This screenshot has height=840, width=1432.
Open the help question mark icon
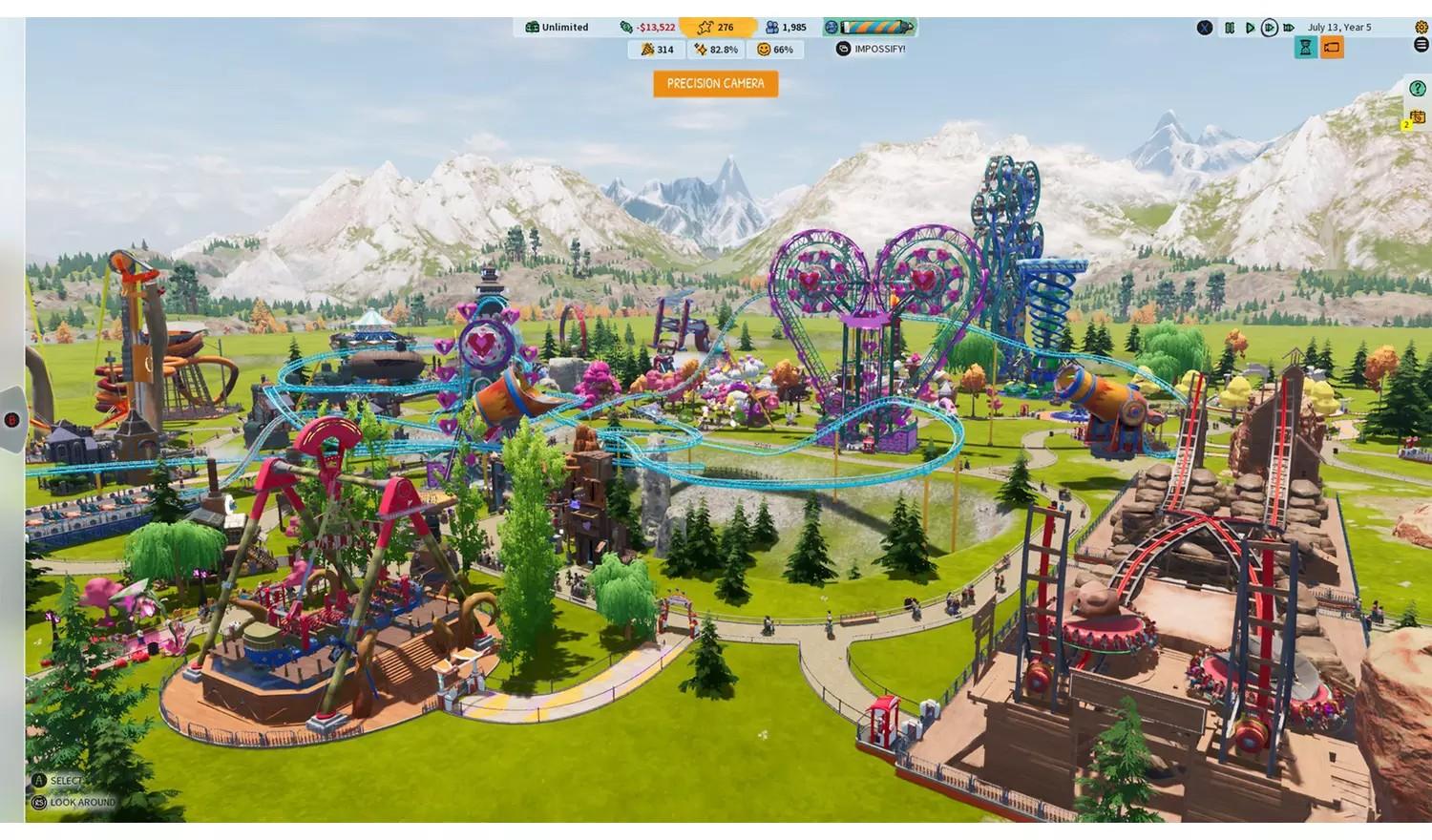click(1418, 88)
